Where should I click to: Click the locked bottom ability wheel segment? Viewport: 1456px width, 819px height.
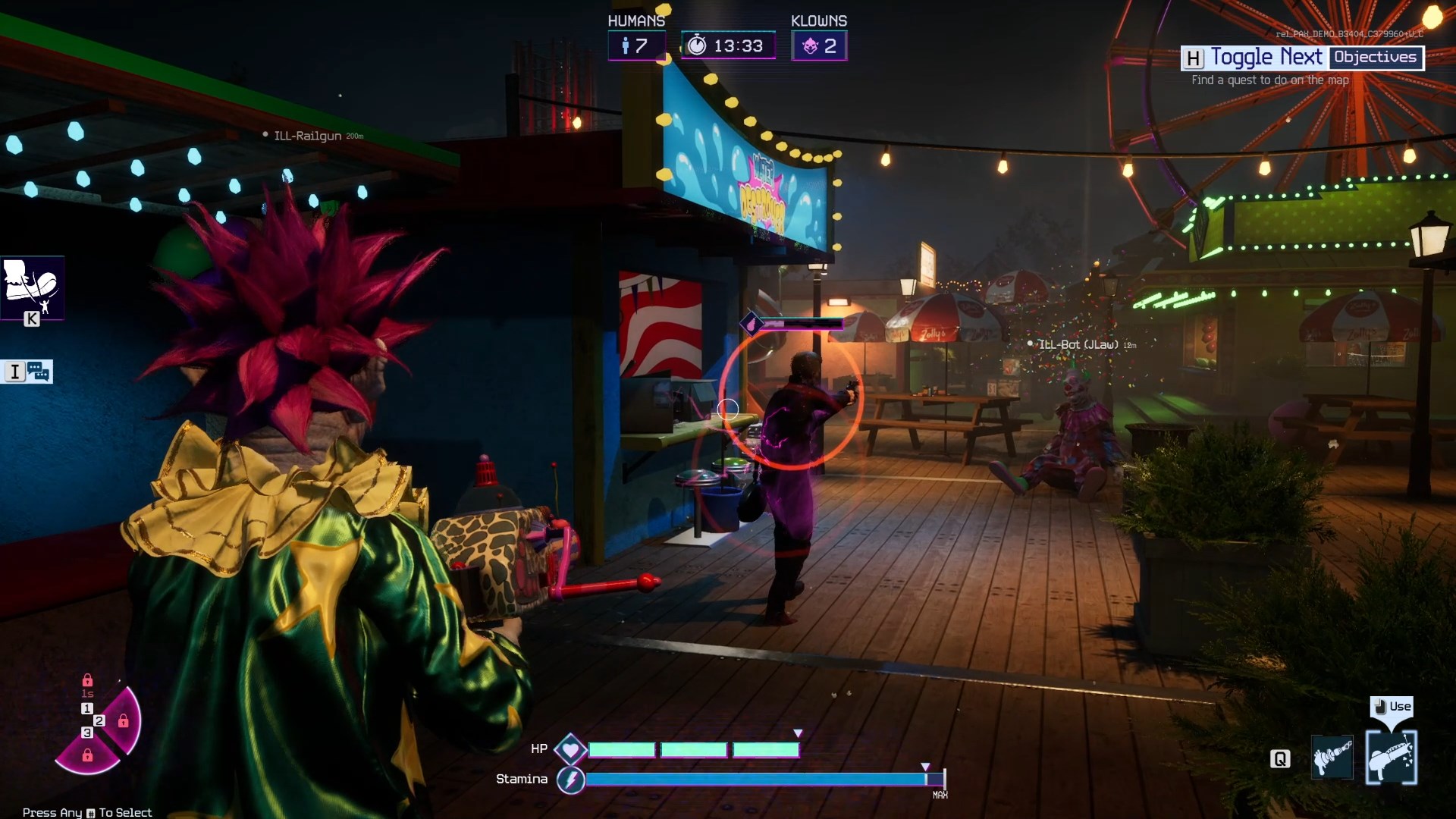pos(87,755)
